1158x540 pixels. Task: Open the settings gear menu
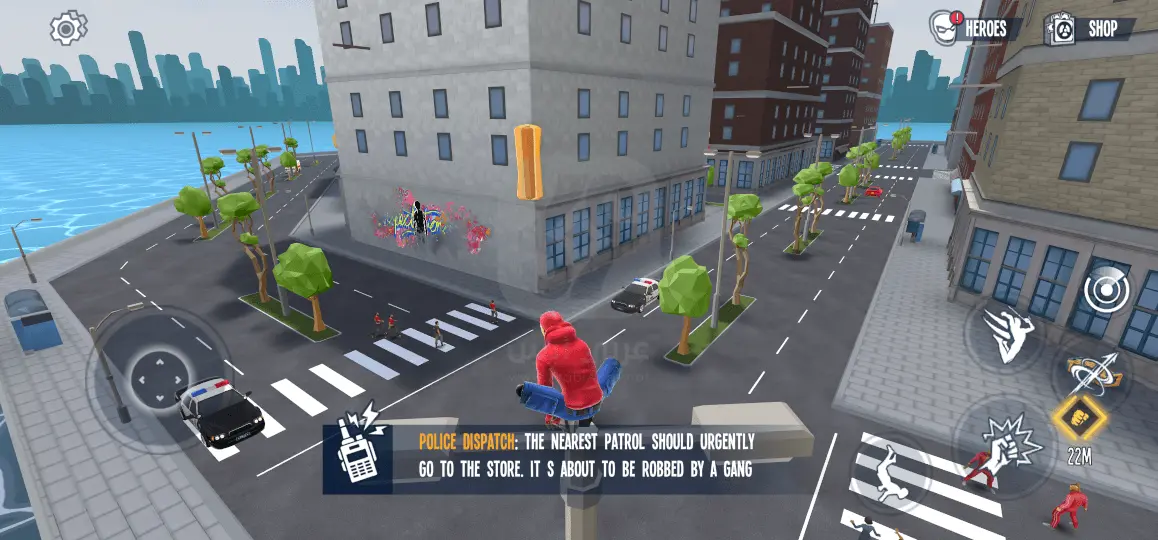[x=68, y=28]
